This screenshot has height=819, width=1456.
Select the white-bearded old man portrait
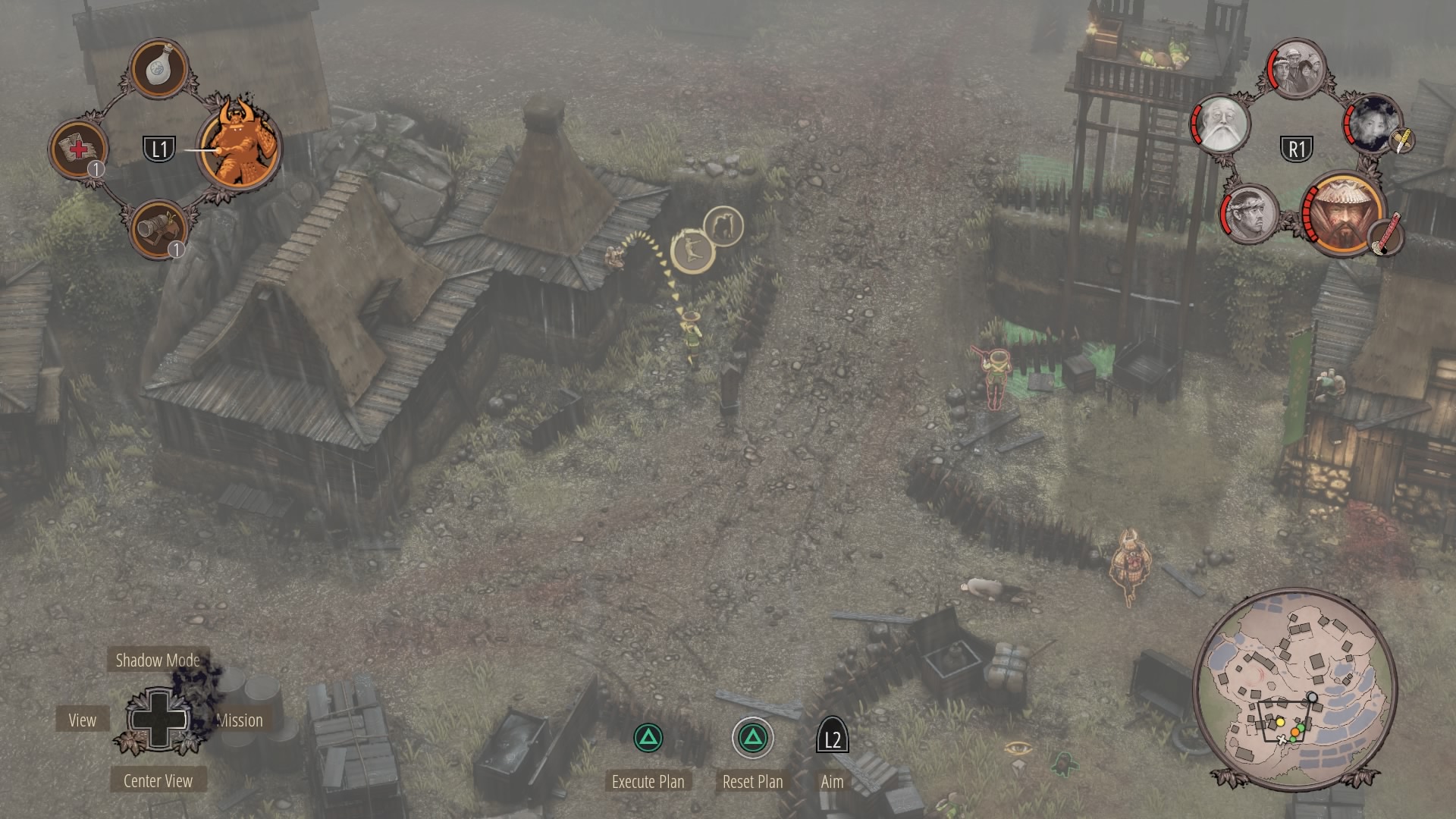tap(1221, 124)
